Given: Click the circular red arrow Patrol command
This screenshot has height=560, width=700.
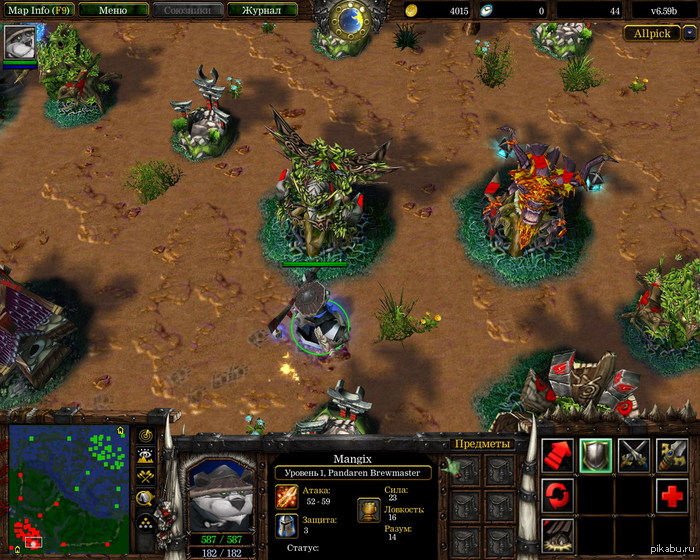Looking at the screenshot, I should click(557, 494).
